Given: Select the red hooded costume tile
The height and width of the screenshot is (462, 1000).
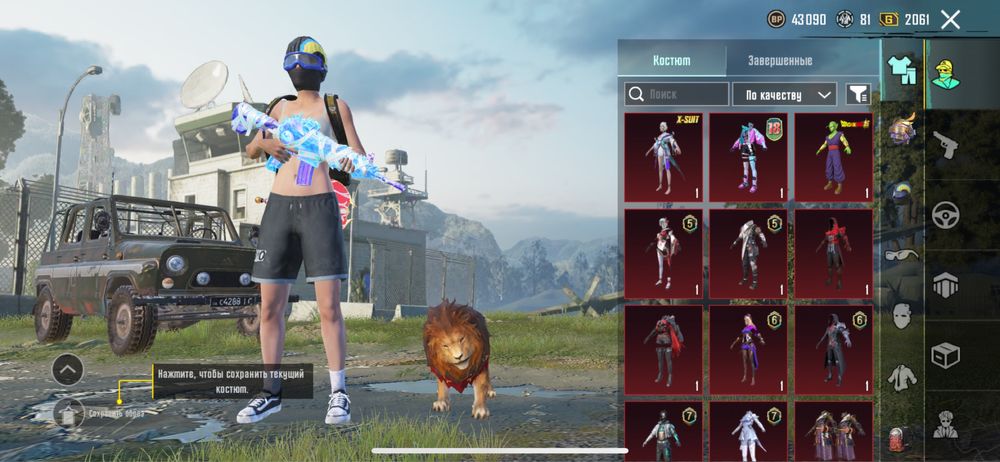Looking at the screenshot, I should click(833, 253).
